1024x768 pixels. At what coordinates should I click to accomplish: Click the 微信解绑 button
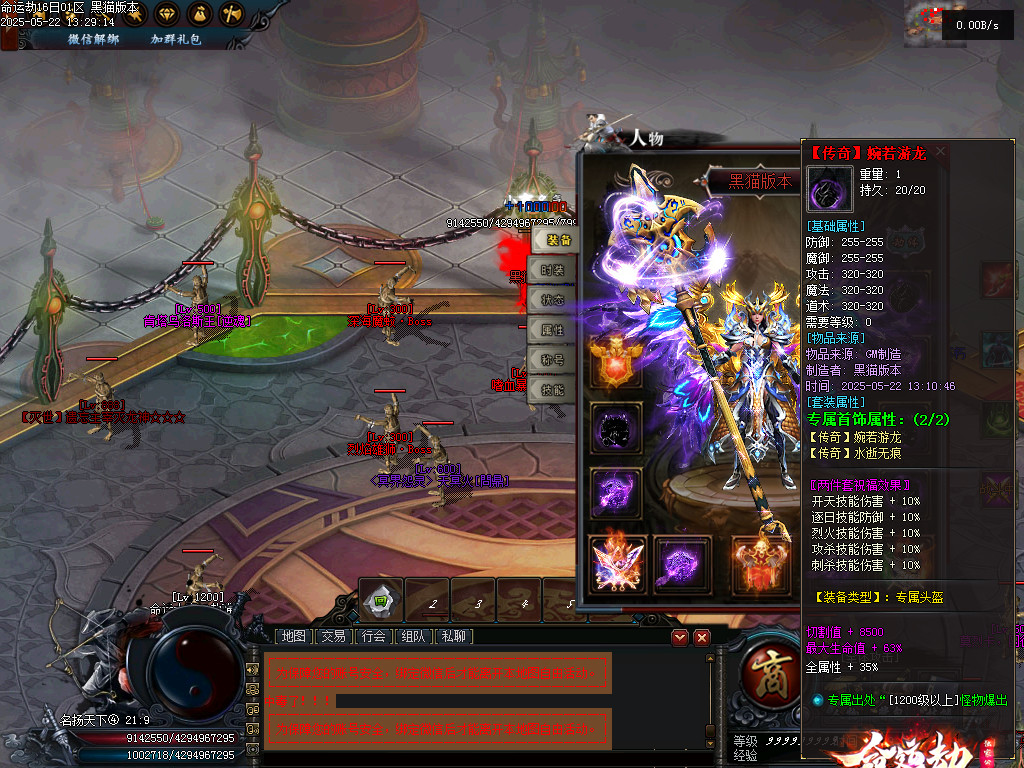click(93, 39)
